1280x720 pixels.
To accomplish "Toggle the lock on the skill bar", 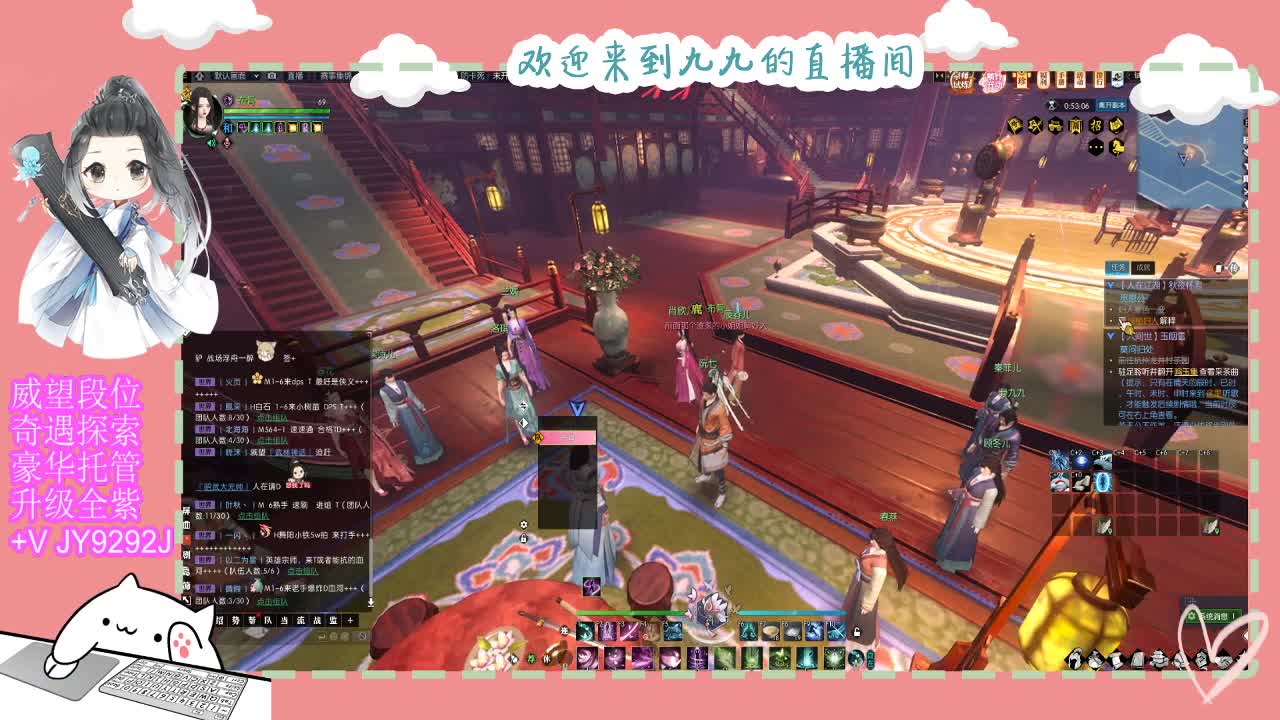I will [x=856, y=632].
